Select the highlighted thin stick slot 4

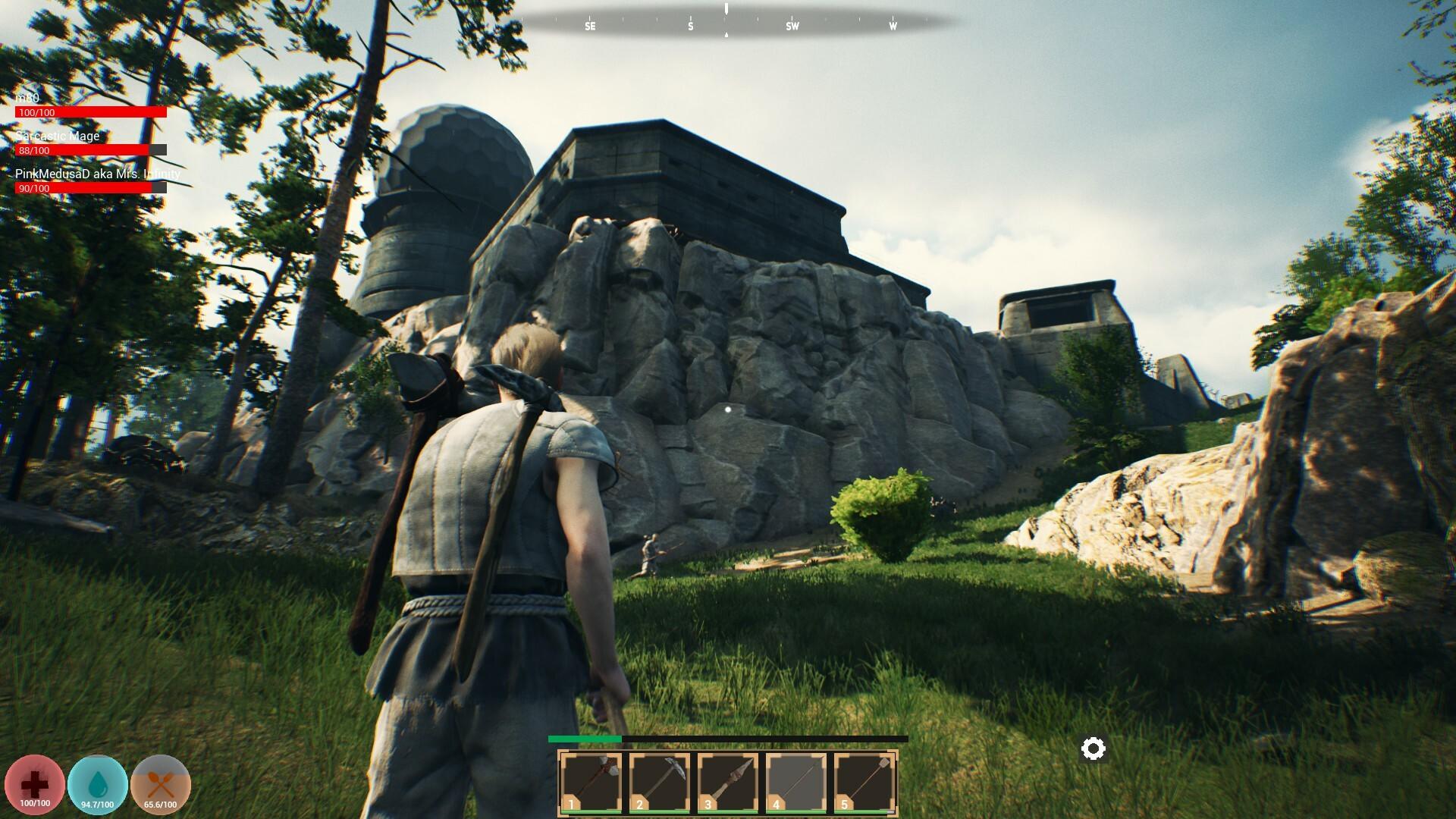pyautogui.click(x=796, y=783)
